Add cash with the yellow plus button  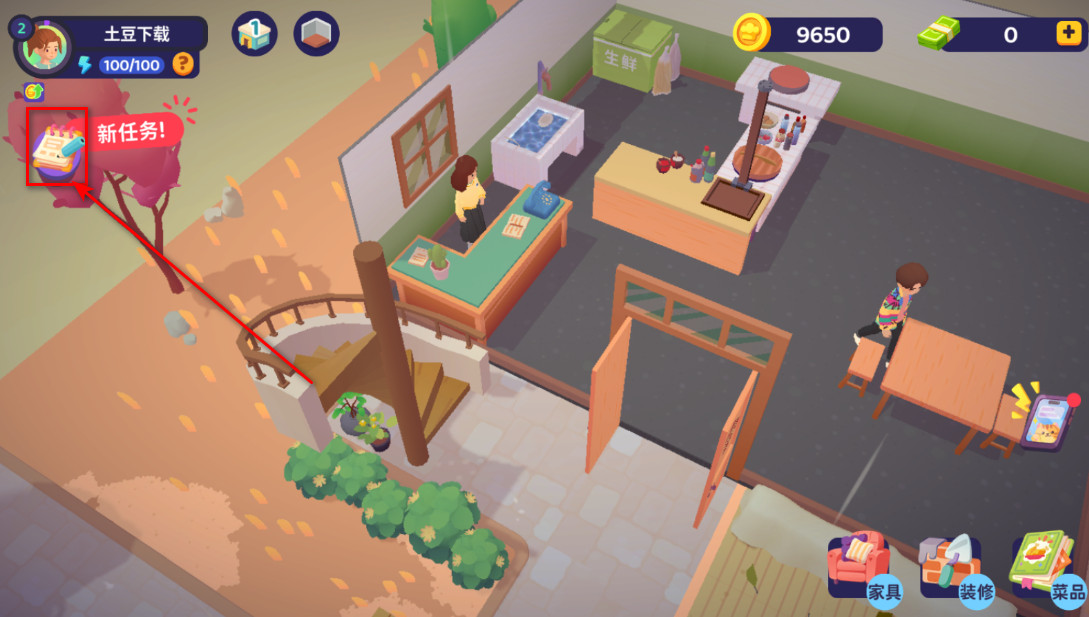coord(1067,34)
